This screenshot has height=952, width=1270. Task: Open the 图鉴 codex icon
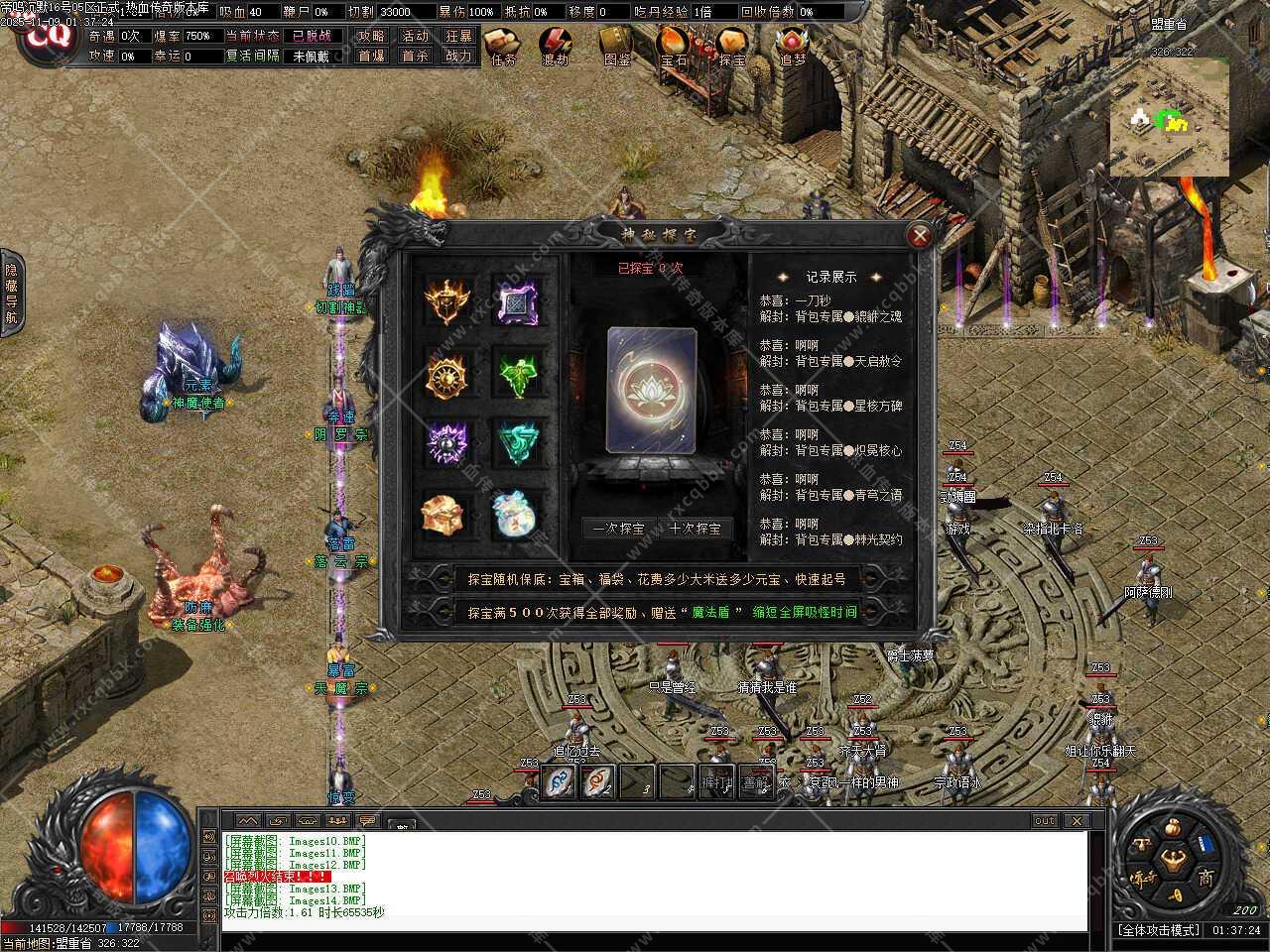click(x=616, y=46)
